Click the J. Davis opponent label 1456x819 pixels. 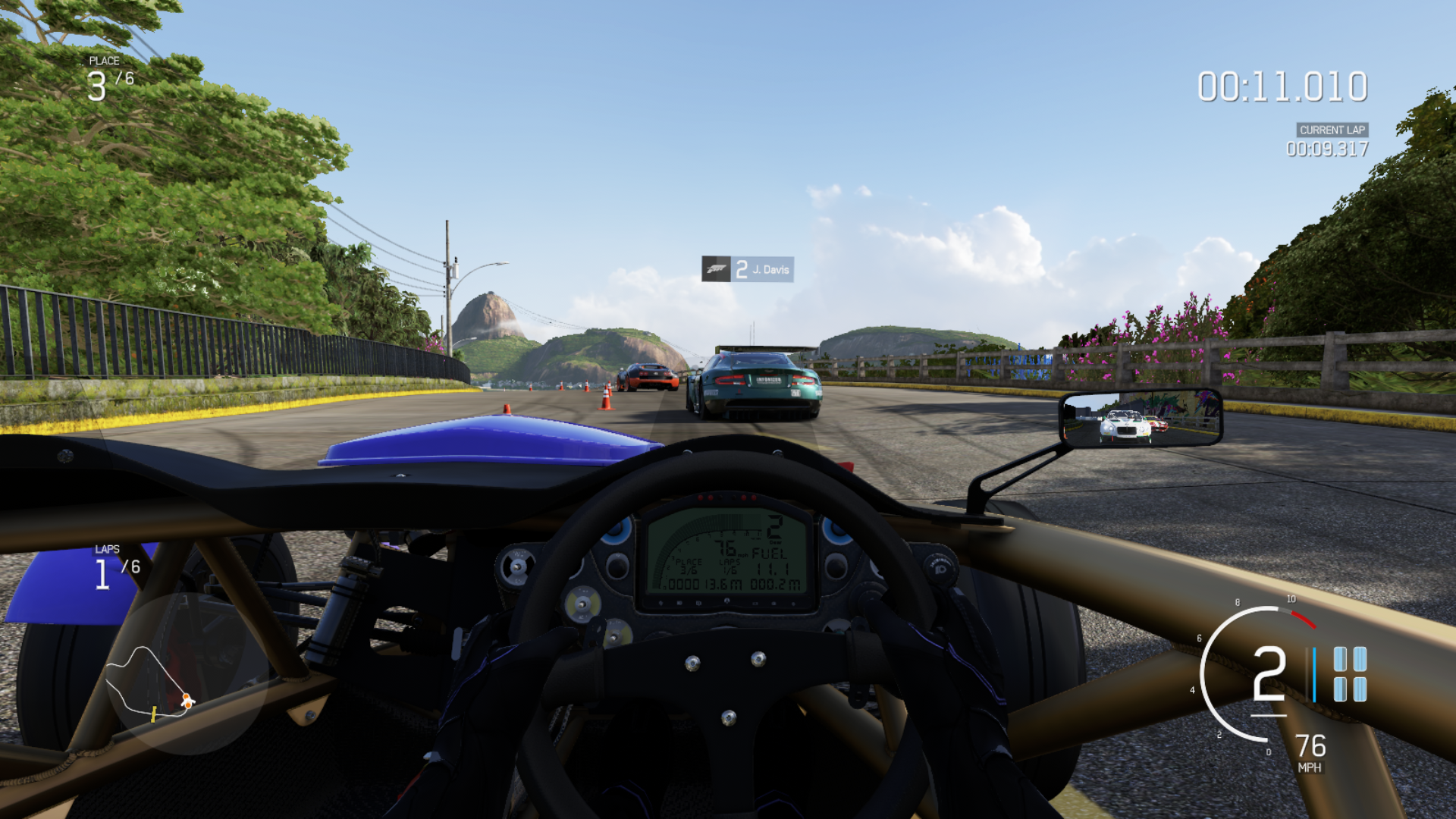(770, 269)
